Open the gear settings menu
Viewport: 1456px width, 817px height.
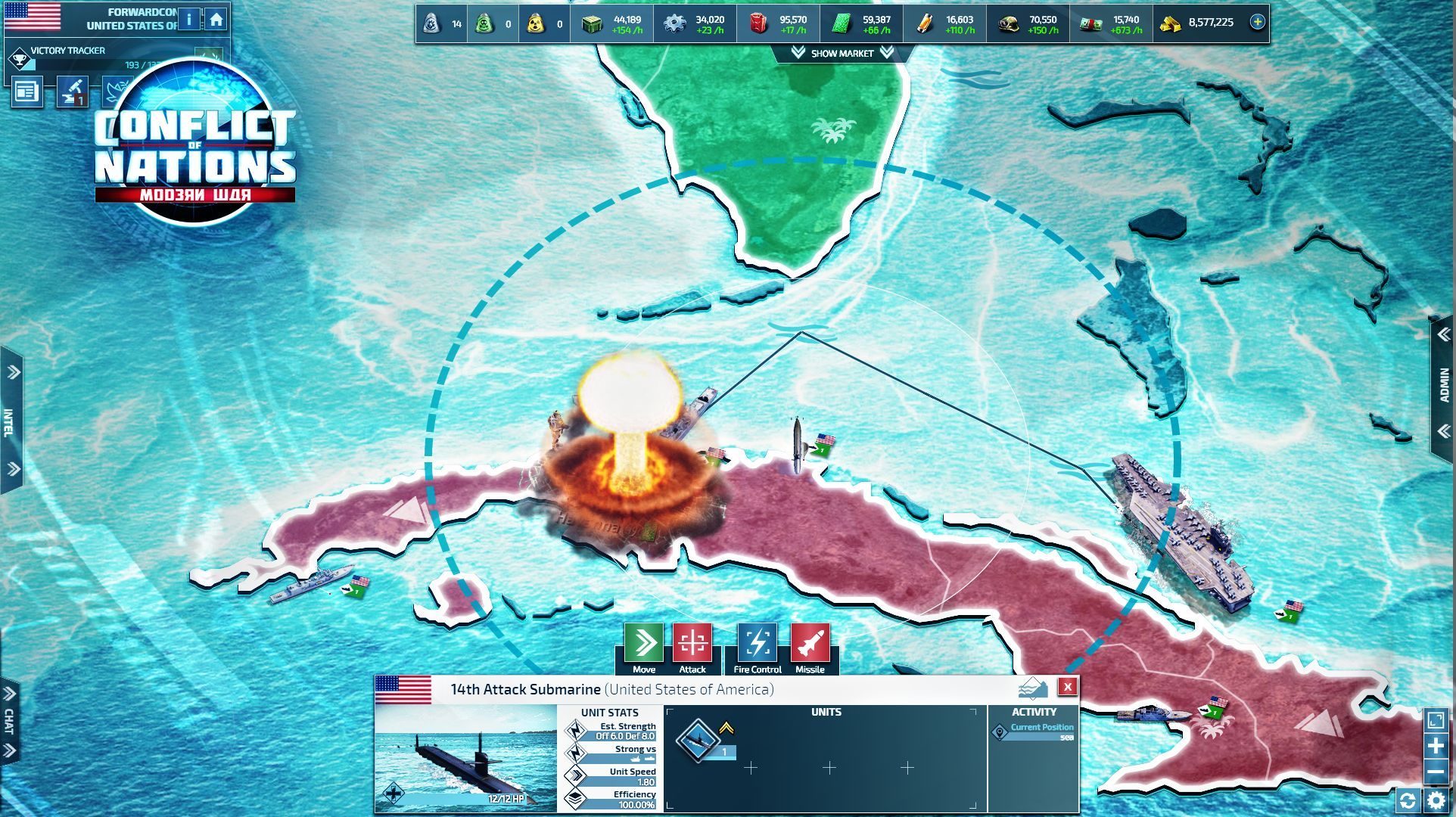(1436, 800)
